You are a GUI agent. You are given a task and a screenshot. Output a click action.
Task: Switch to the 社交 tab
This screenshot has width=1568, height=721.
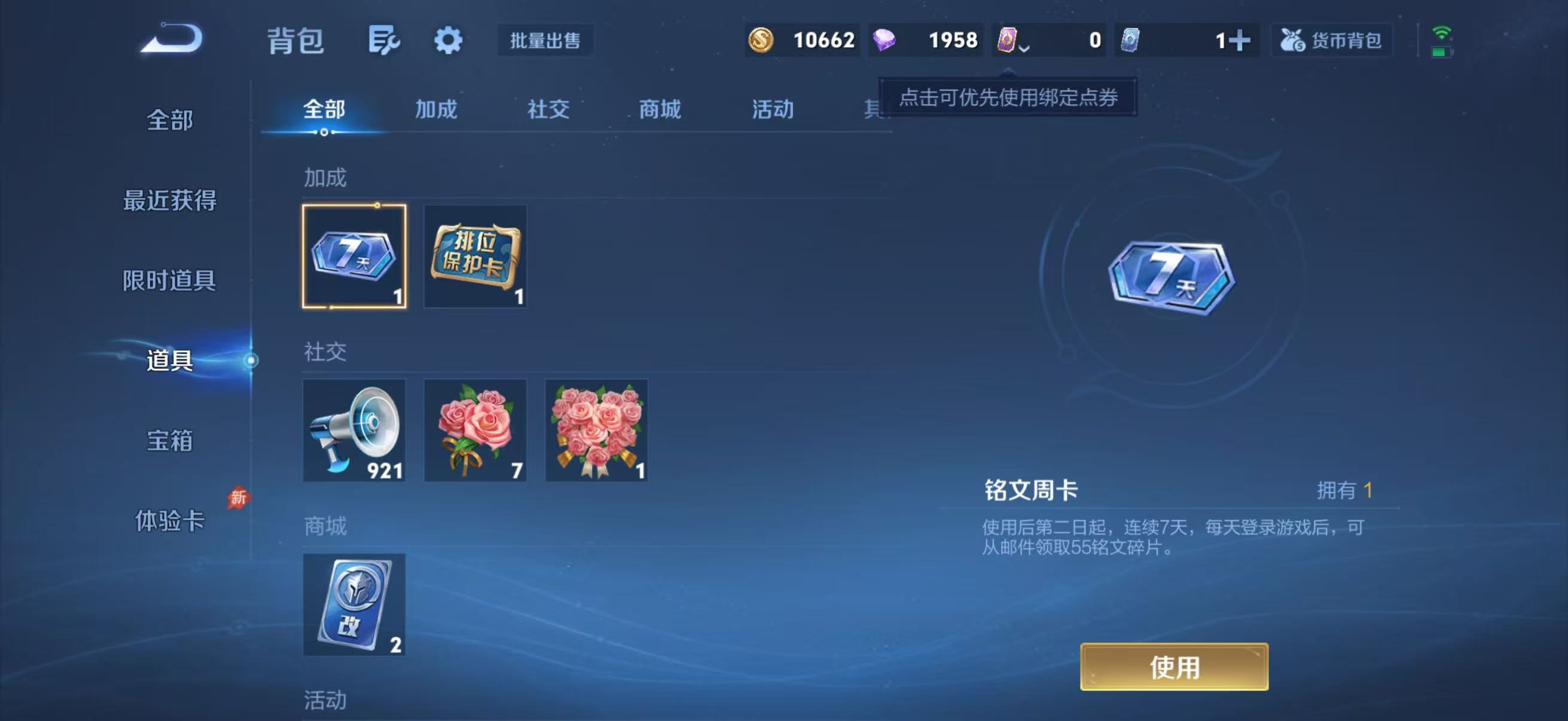coord(547,110)
